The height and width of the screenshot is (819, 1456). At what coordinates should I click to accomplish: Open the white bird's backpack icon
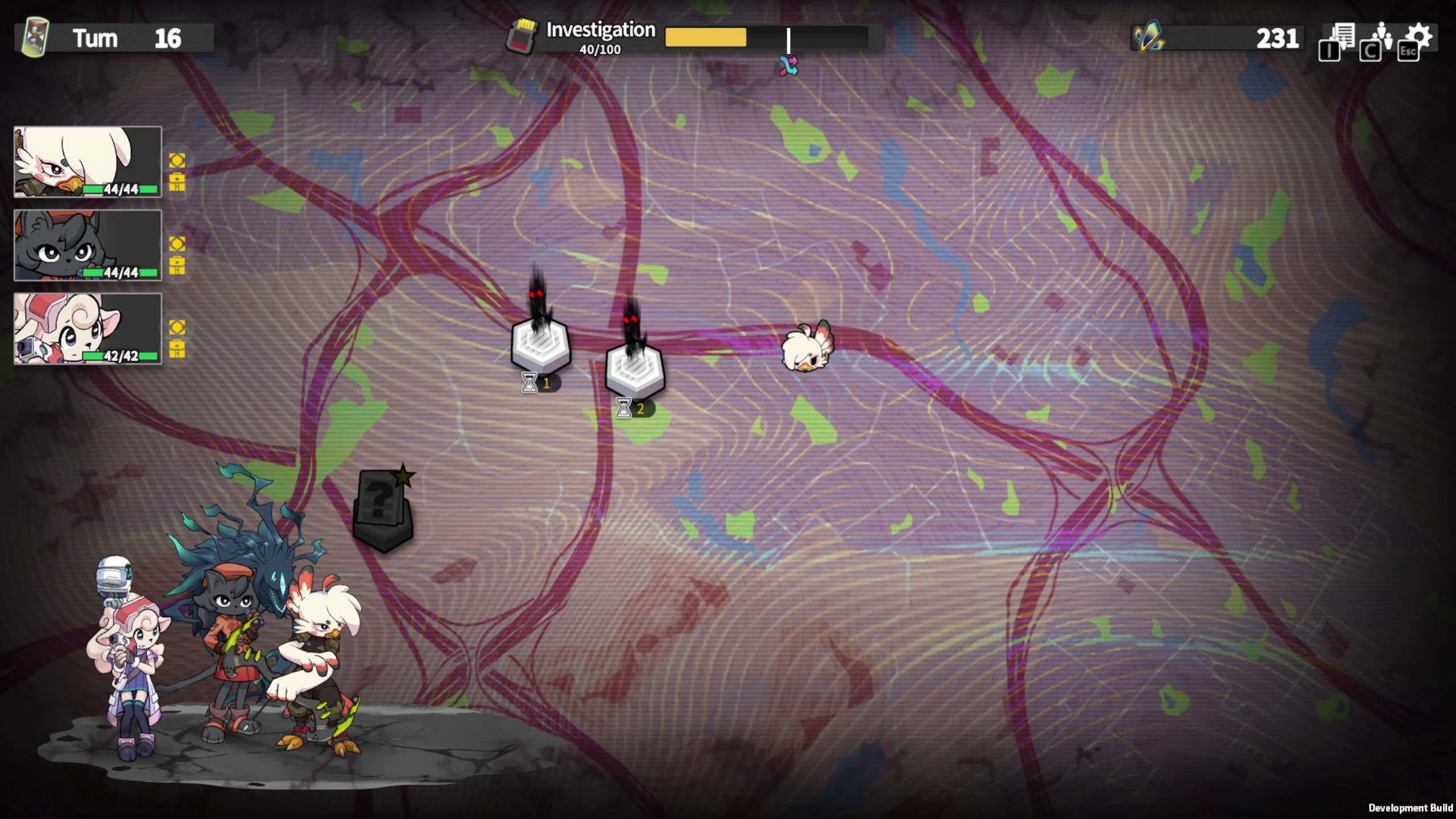(177, 182)
